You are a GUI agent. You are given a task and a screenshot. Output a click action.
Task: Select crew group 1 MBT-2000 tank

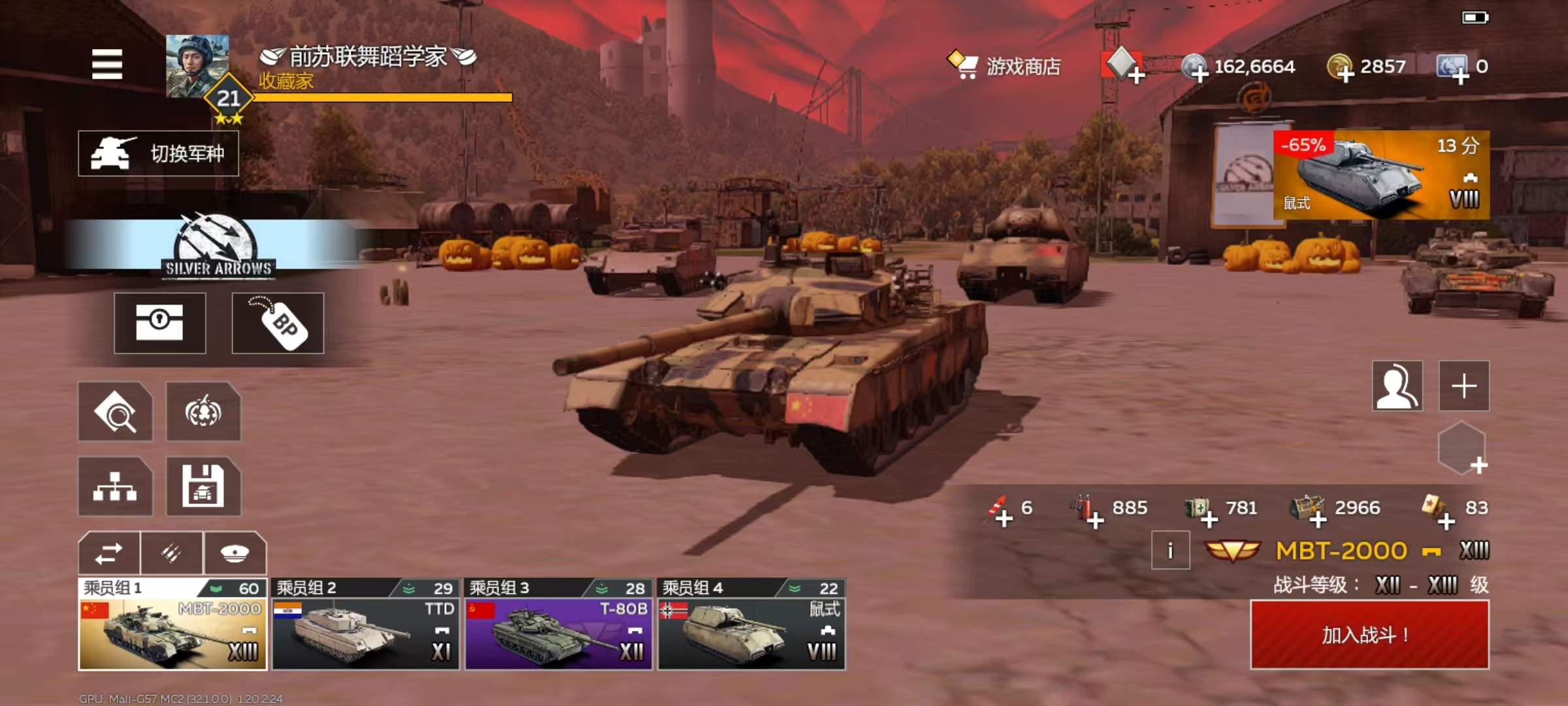tap(172, 625)
